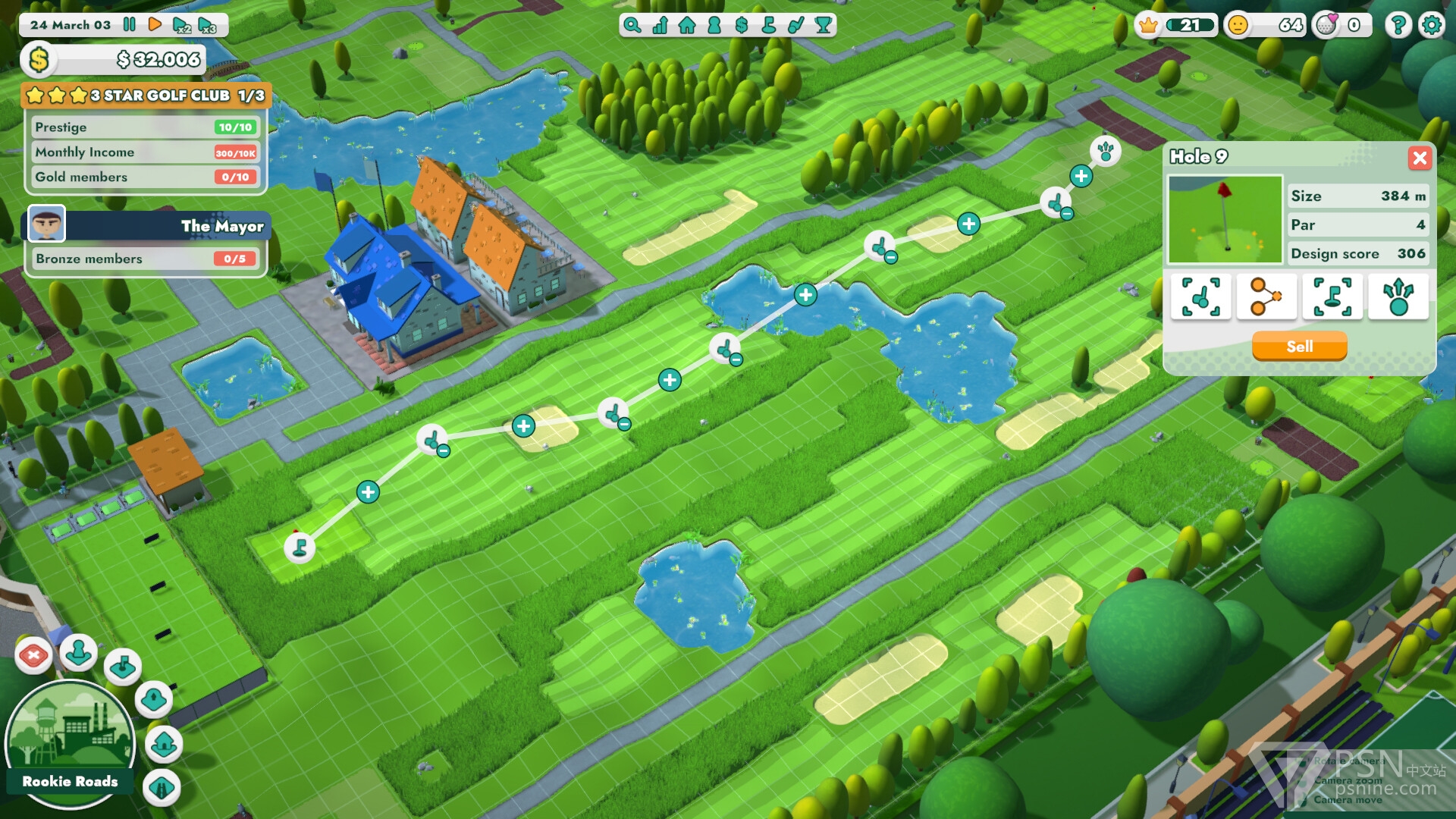
Task: Open the magnifying glass overview tool
Action: (632, 25)
